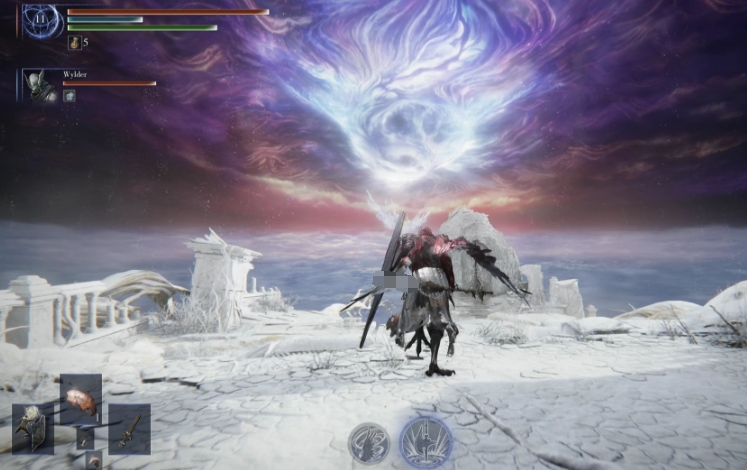Click the level 11 emblem
The image size is (747, 470).
click(x=42, y=21)
